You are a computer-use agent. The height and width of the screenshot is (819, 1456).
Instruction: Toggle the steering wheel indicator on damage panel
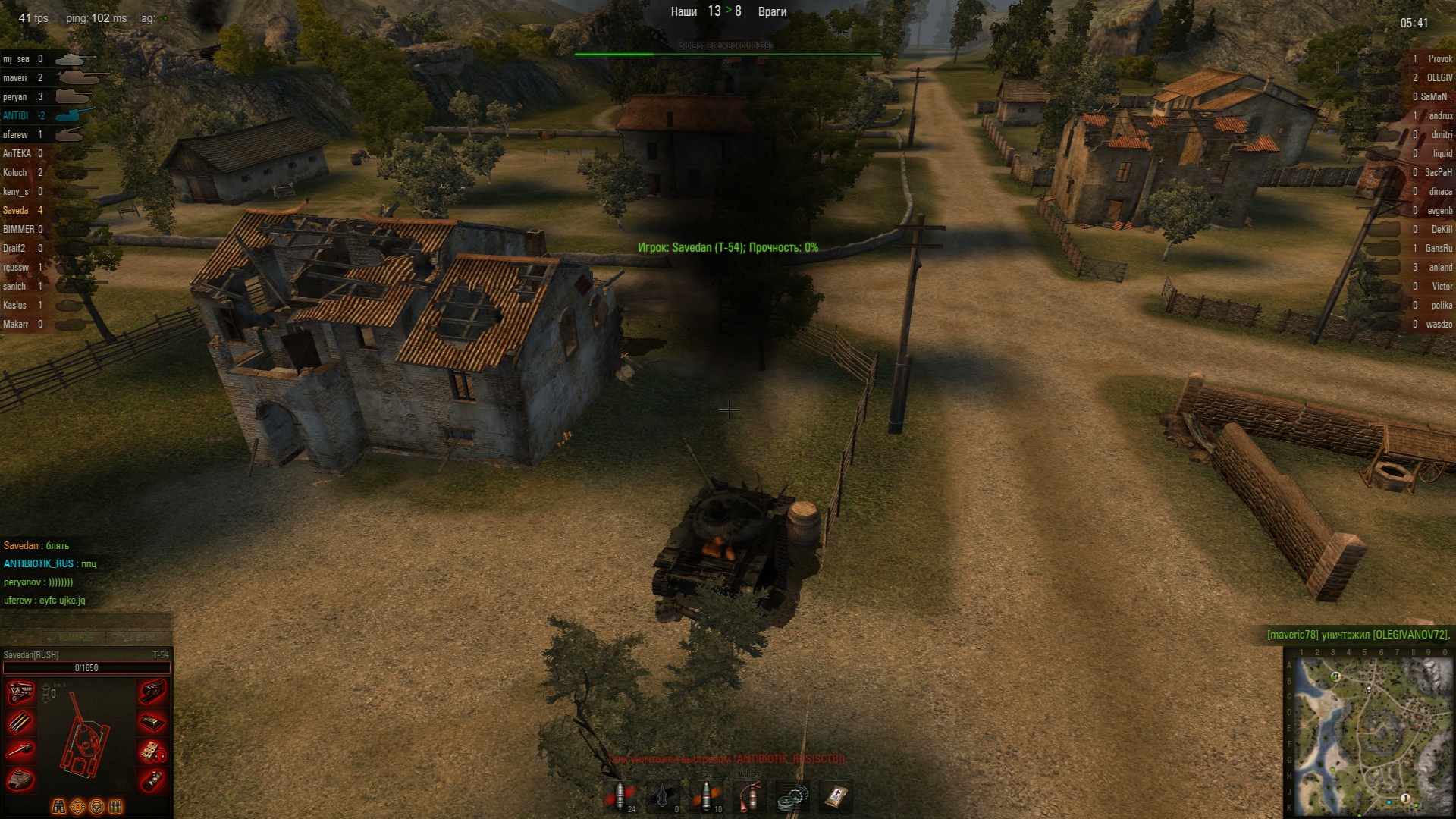pyautogui.click(x=96, y=806)
